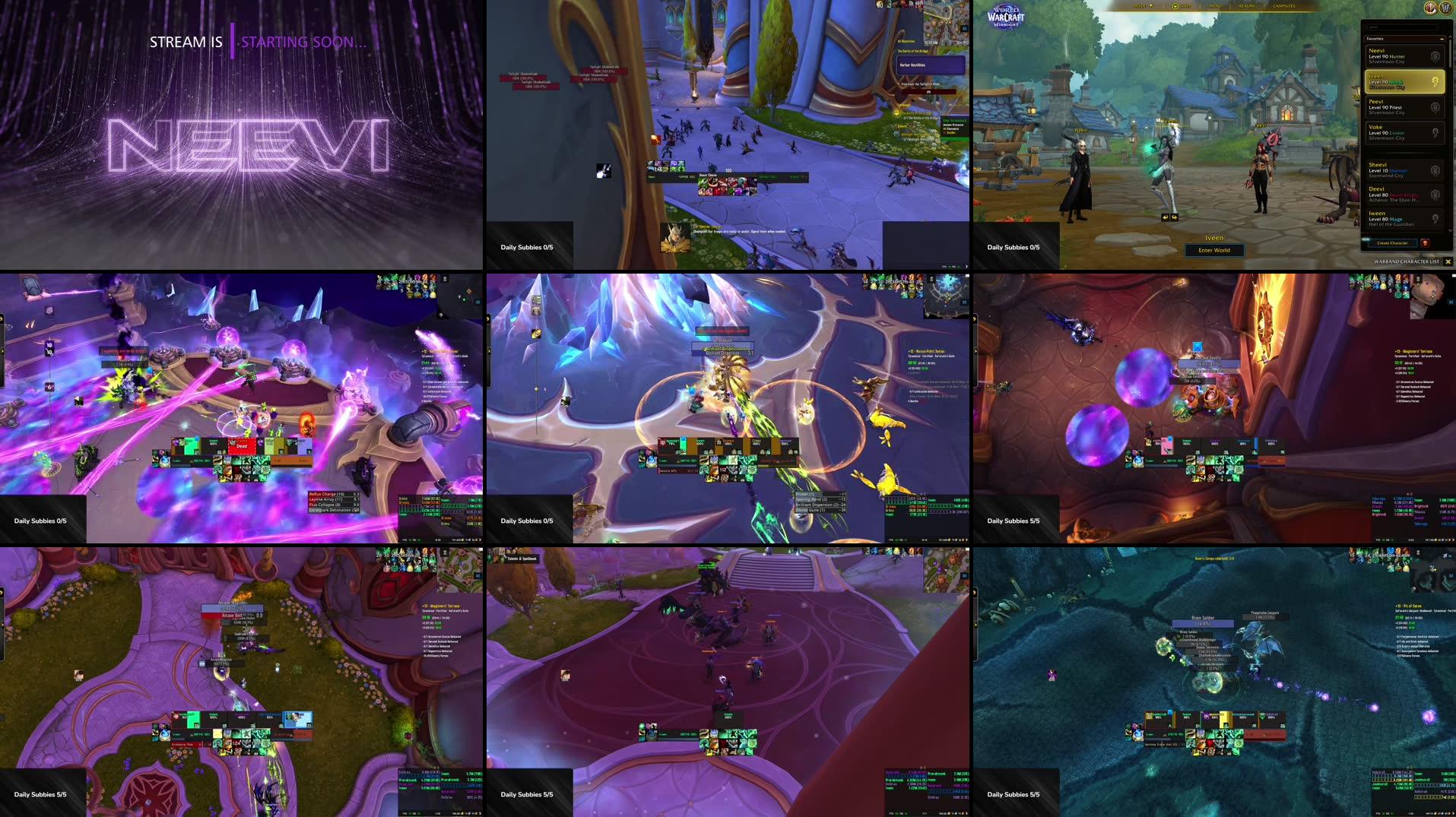Image resolution: width=1456 pixels, height=817 pixels.
Task: Select the faction crest icon on Neevi's character entry
Action: coord(1435,55)
